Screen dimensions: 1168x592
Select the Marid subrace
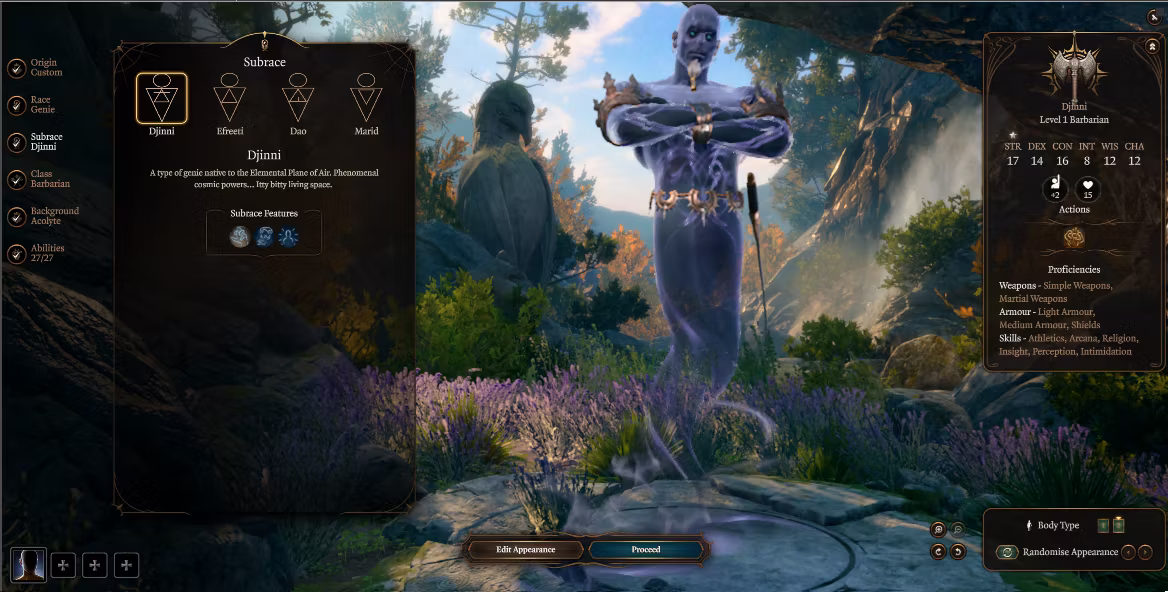pos(366,99)
